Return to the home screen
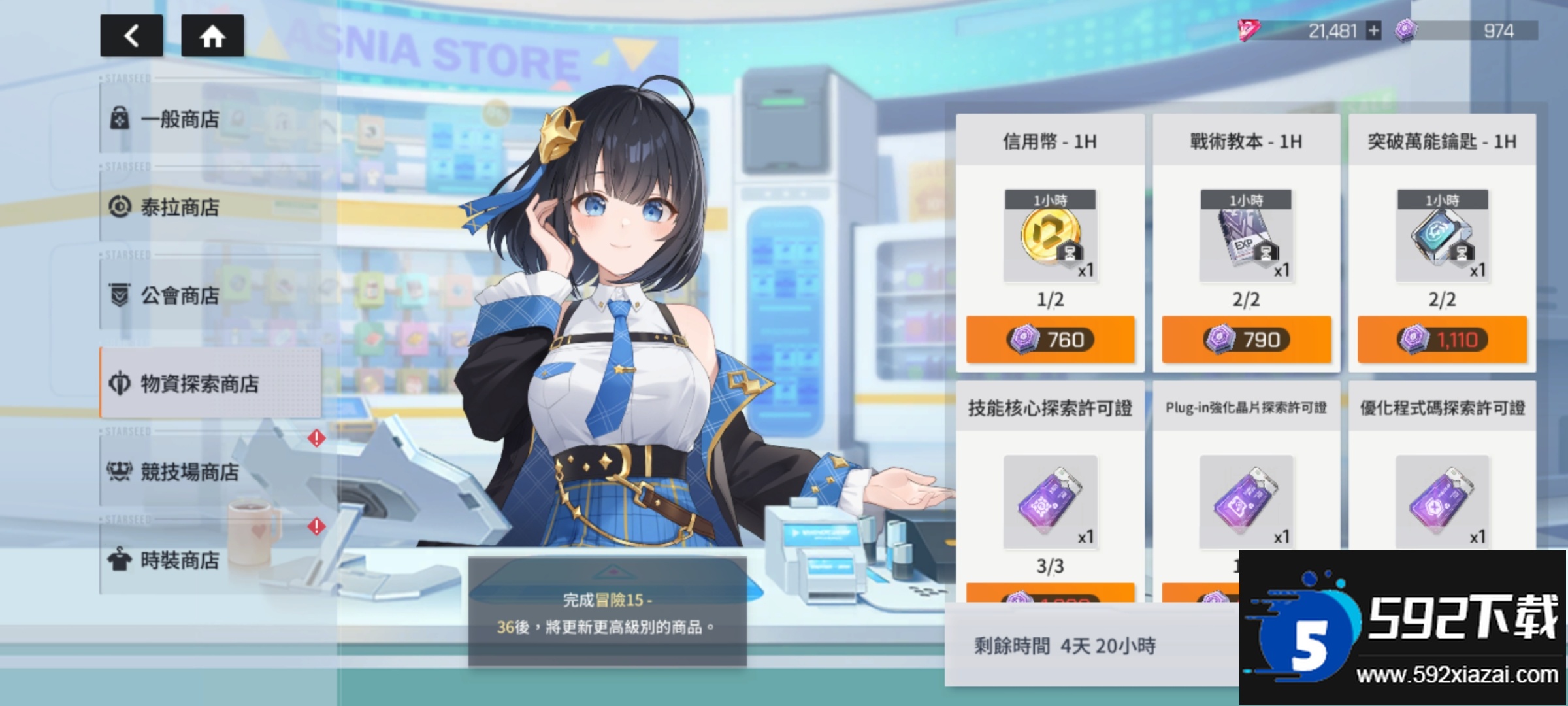 (212, 36)
